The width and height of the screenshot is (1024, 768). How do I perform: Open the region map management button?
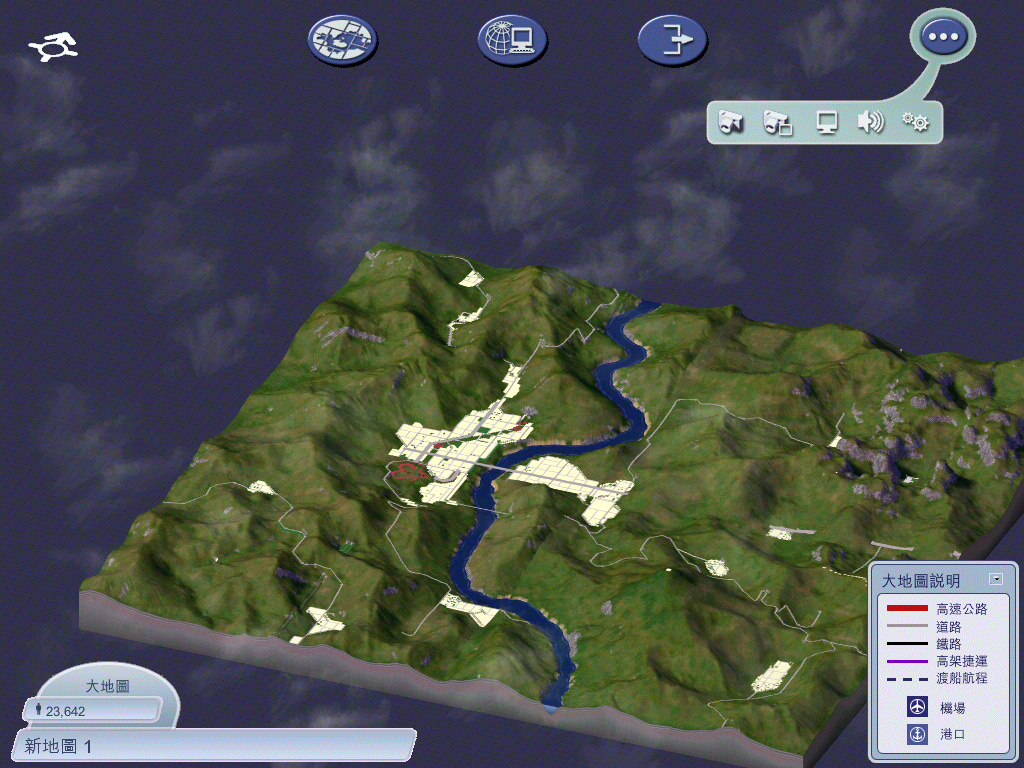342,40
